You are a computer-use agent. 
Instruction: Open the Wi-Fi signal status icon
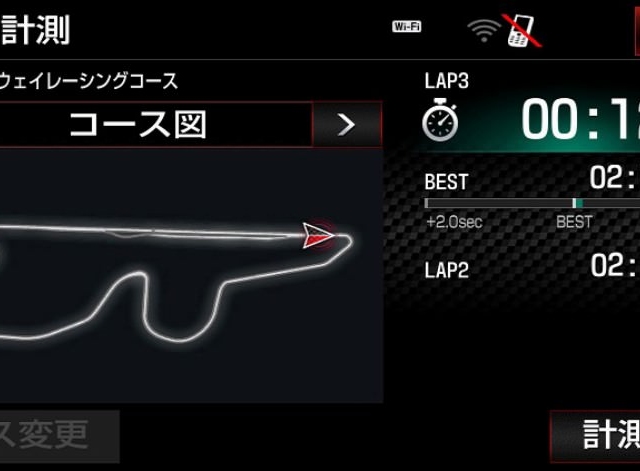(x=483, y=29)
